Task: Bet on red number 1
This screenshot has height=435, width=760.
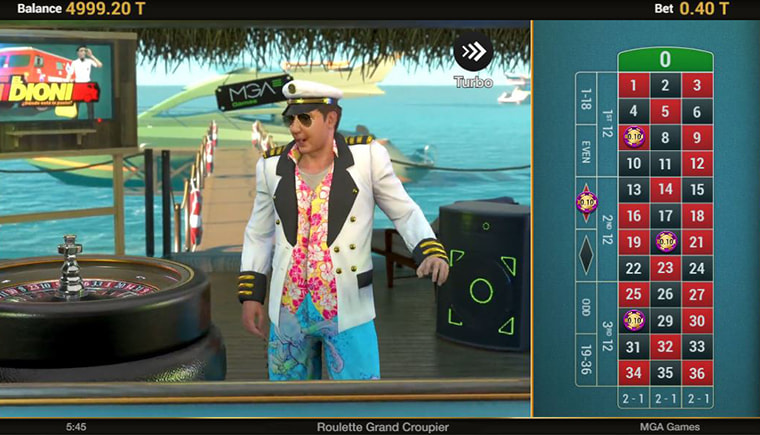Action: [633, 85]
